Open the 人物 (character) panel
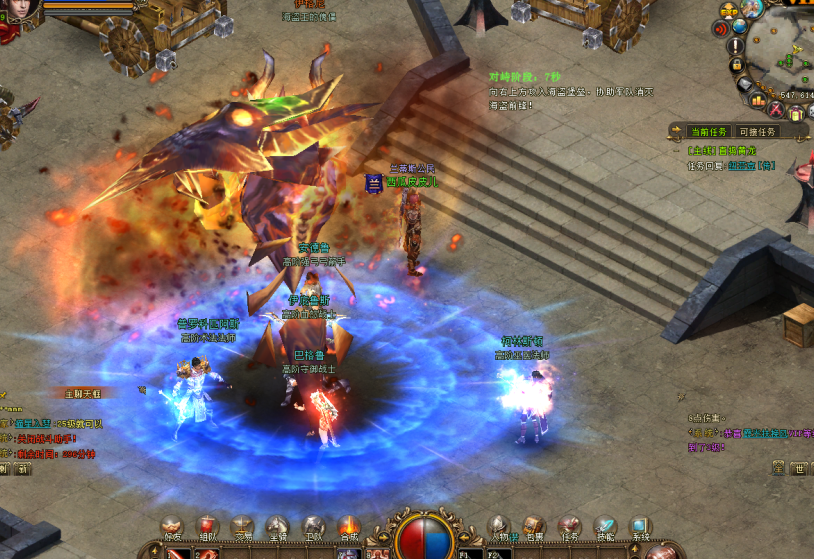The height and width of the screenshot is (559, 814). (498, 527)
